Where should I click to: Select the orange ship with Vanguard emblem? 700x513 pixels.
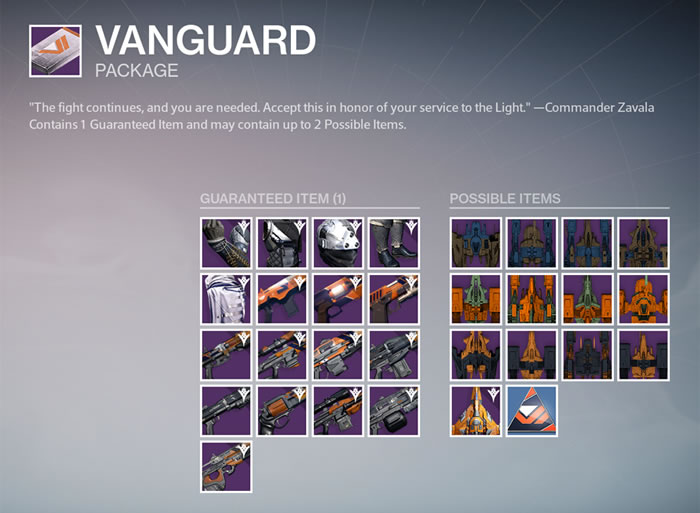tap(475, 411)
